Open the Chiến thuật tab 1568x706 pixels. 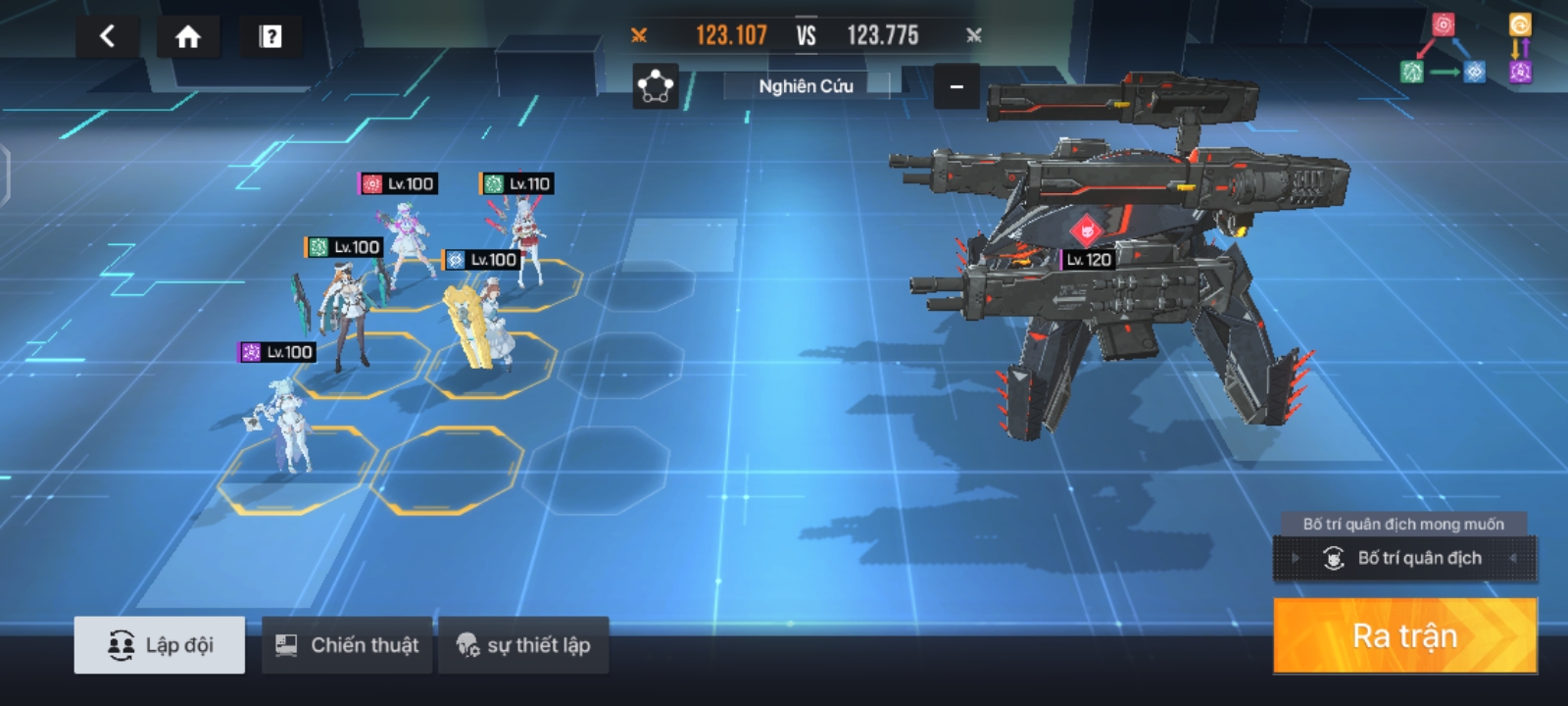347,645
